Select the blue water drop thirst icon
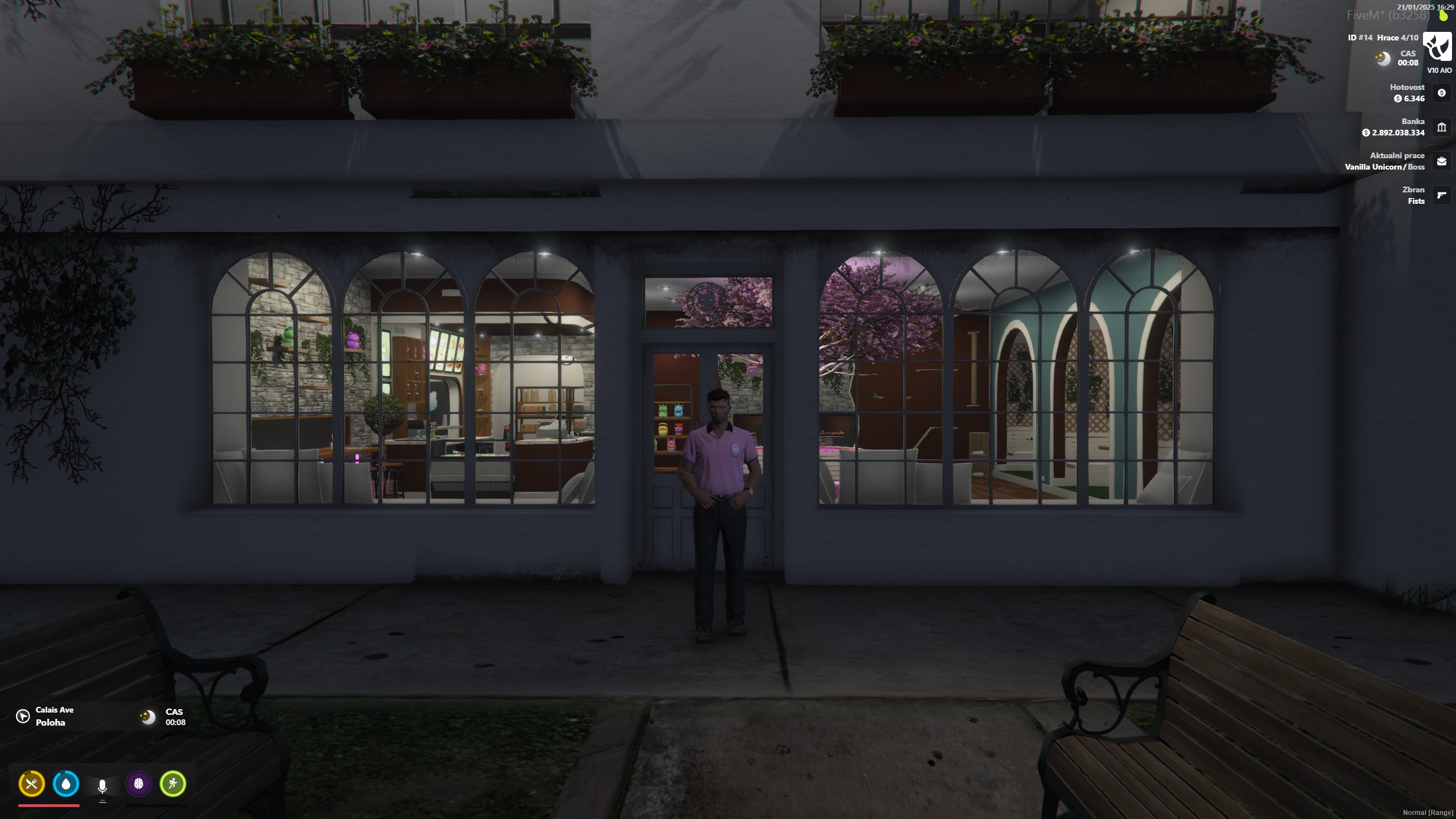The height and width of the screenshot is (819, 1456). click(66, 784)
